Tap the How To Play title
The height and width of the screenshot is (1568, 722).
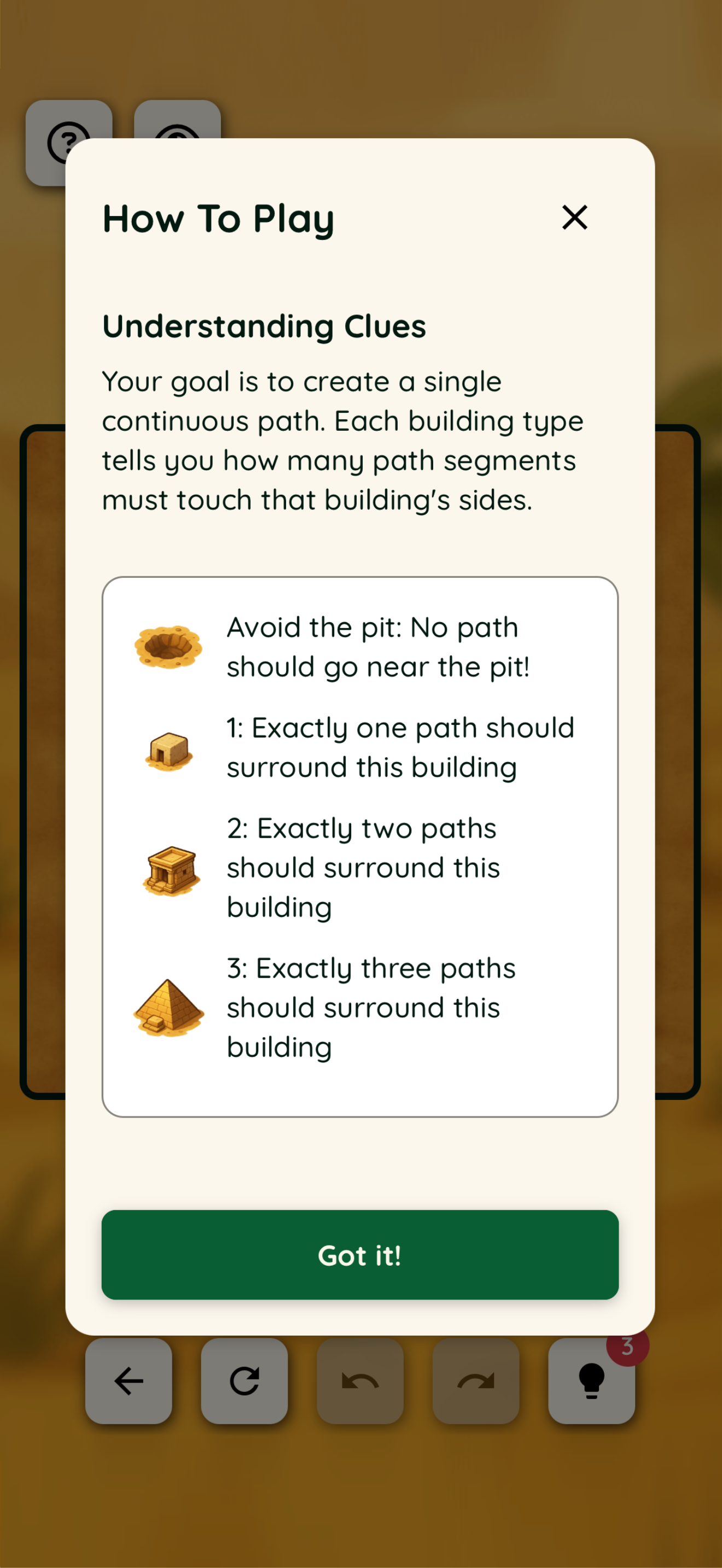[x=218, y=219]
